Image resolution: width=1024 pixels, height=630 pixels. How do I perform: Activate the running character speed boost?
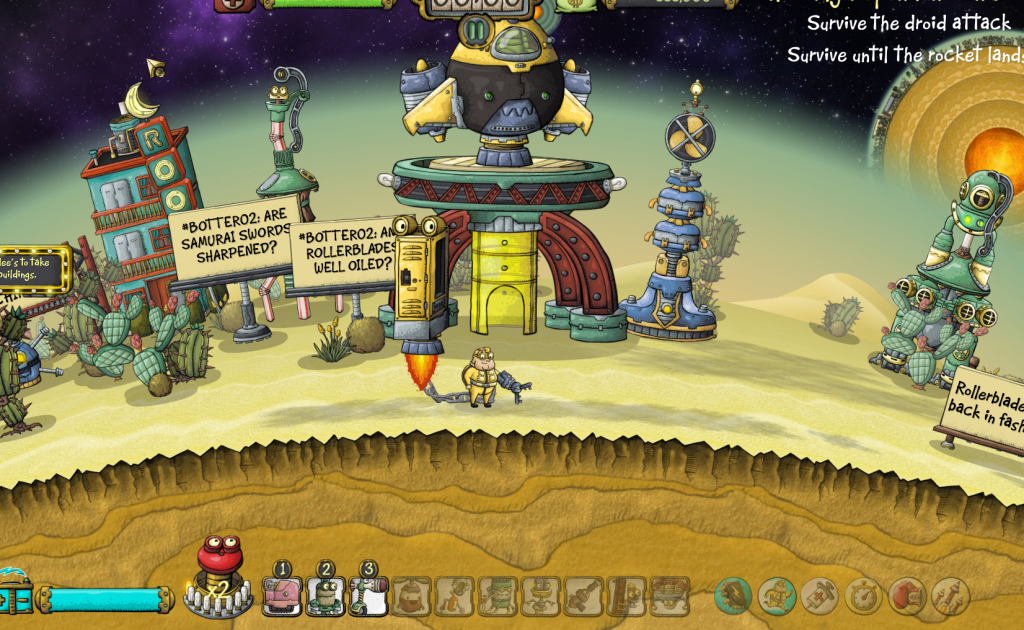[777, 596]
